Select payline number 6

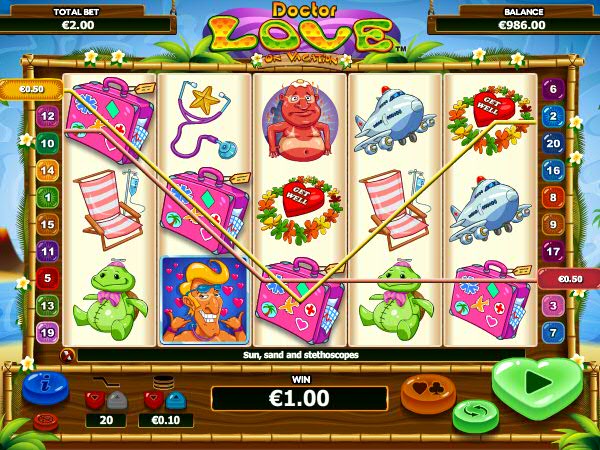tap(553, 89)
